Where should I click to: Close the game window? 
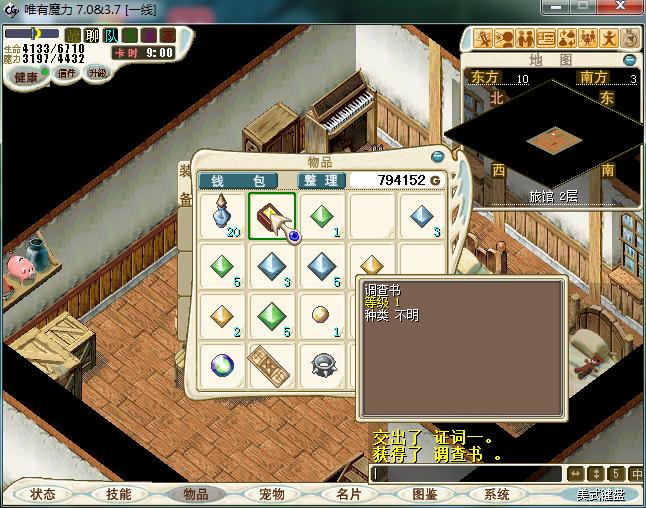[x=620, y=8]
